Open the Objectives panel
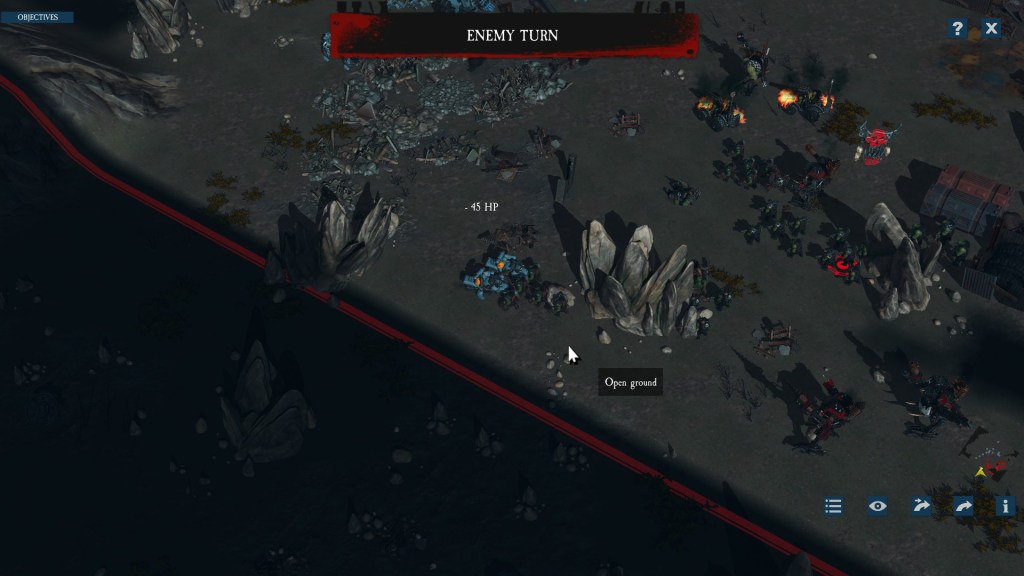The width and height of the screenshot is (1024, 576). (37, 17)
